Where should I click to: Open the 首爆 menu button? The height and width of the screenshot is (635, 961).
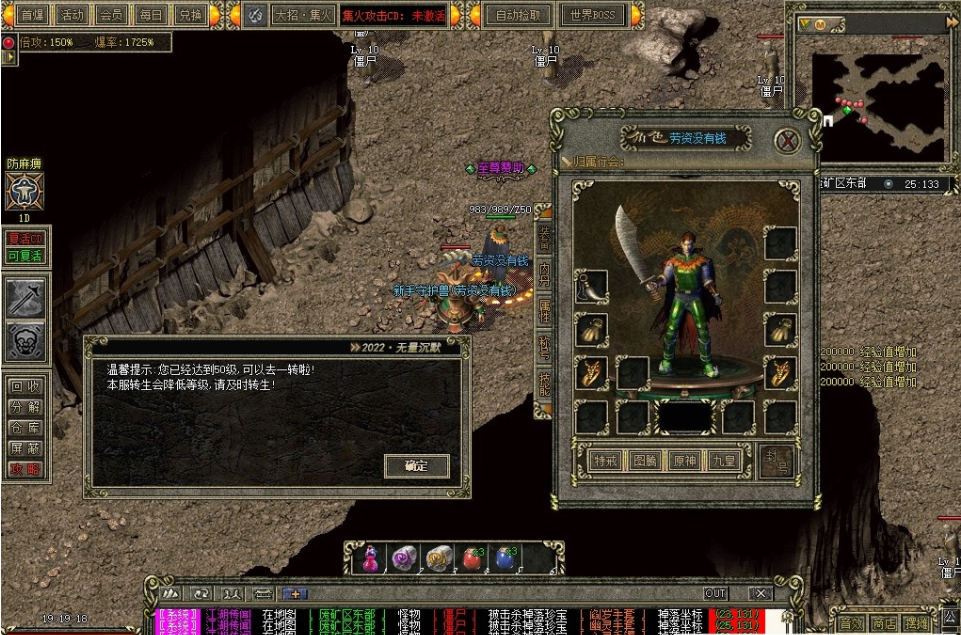(33, 15)
